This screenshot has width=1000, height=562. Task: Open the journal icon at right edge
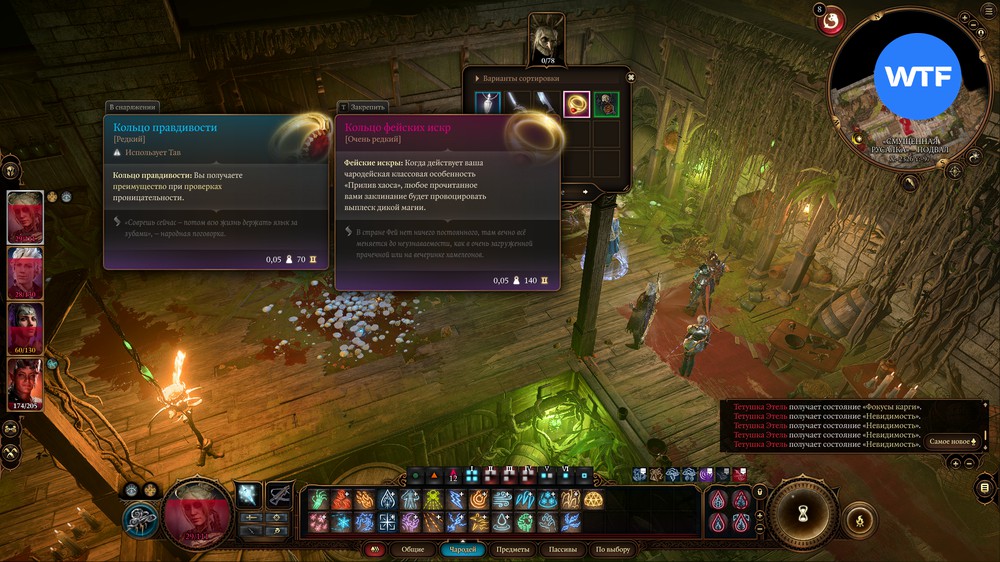pyautogui.click(x=985, y=487)
